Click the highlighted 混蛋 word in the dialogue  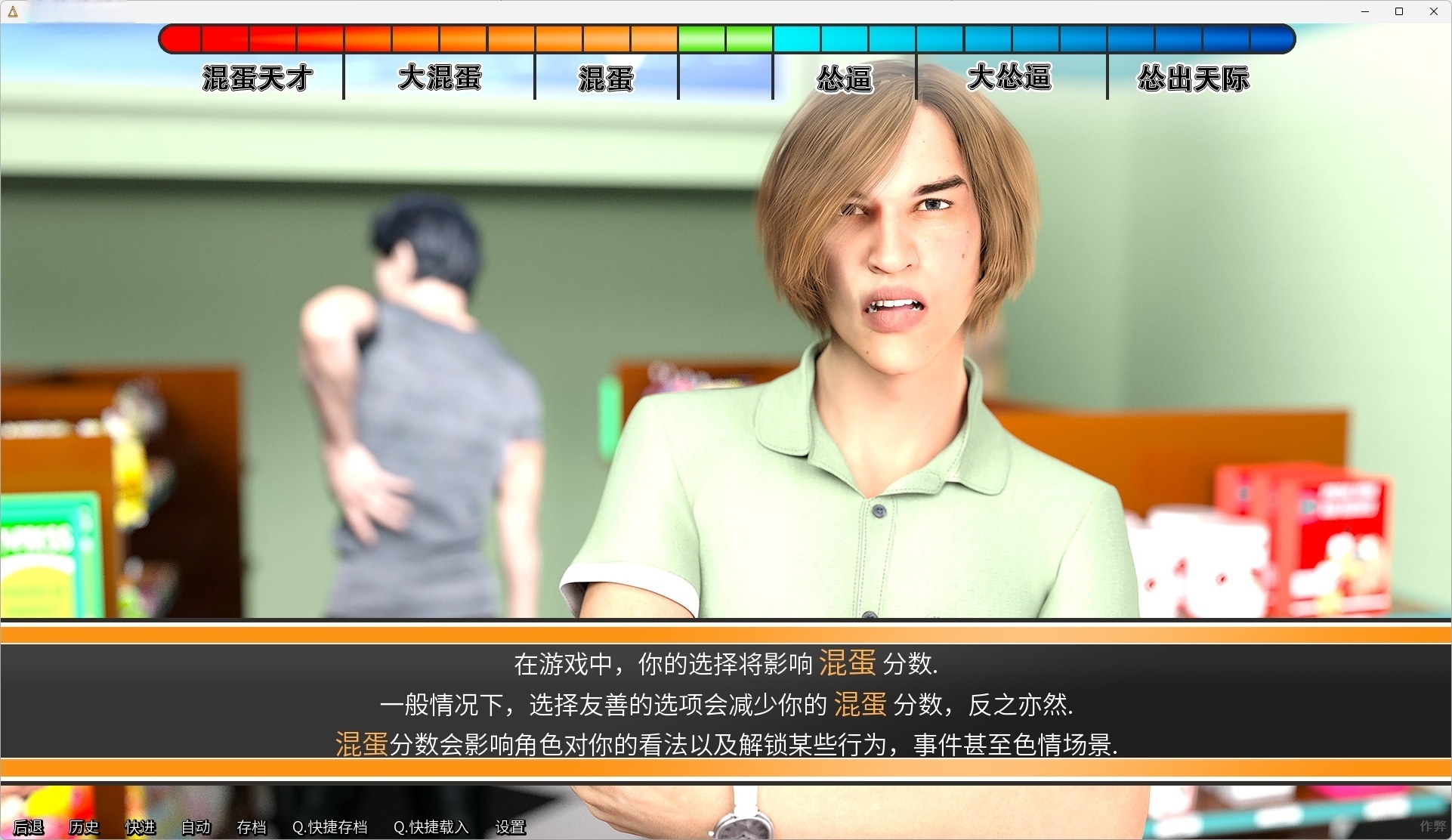847,664
